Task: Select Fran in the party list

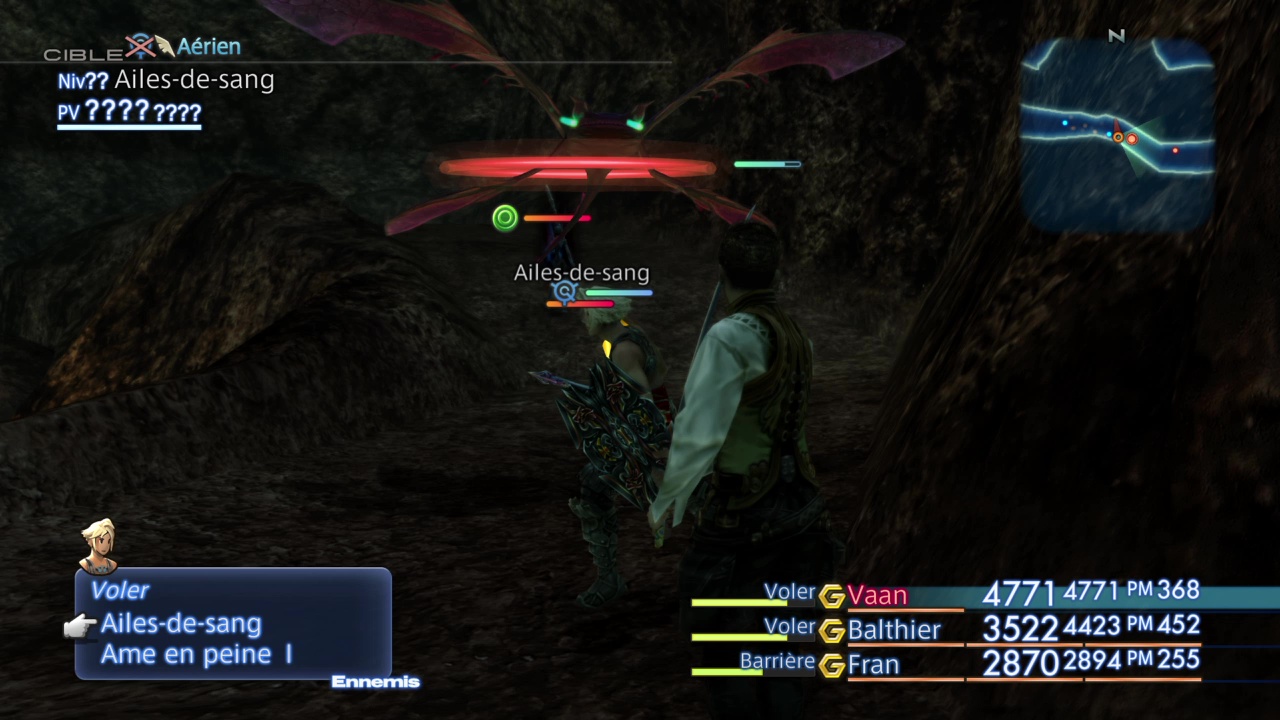Action: 873,665
